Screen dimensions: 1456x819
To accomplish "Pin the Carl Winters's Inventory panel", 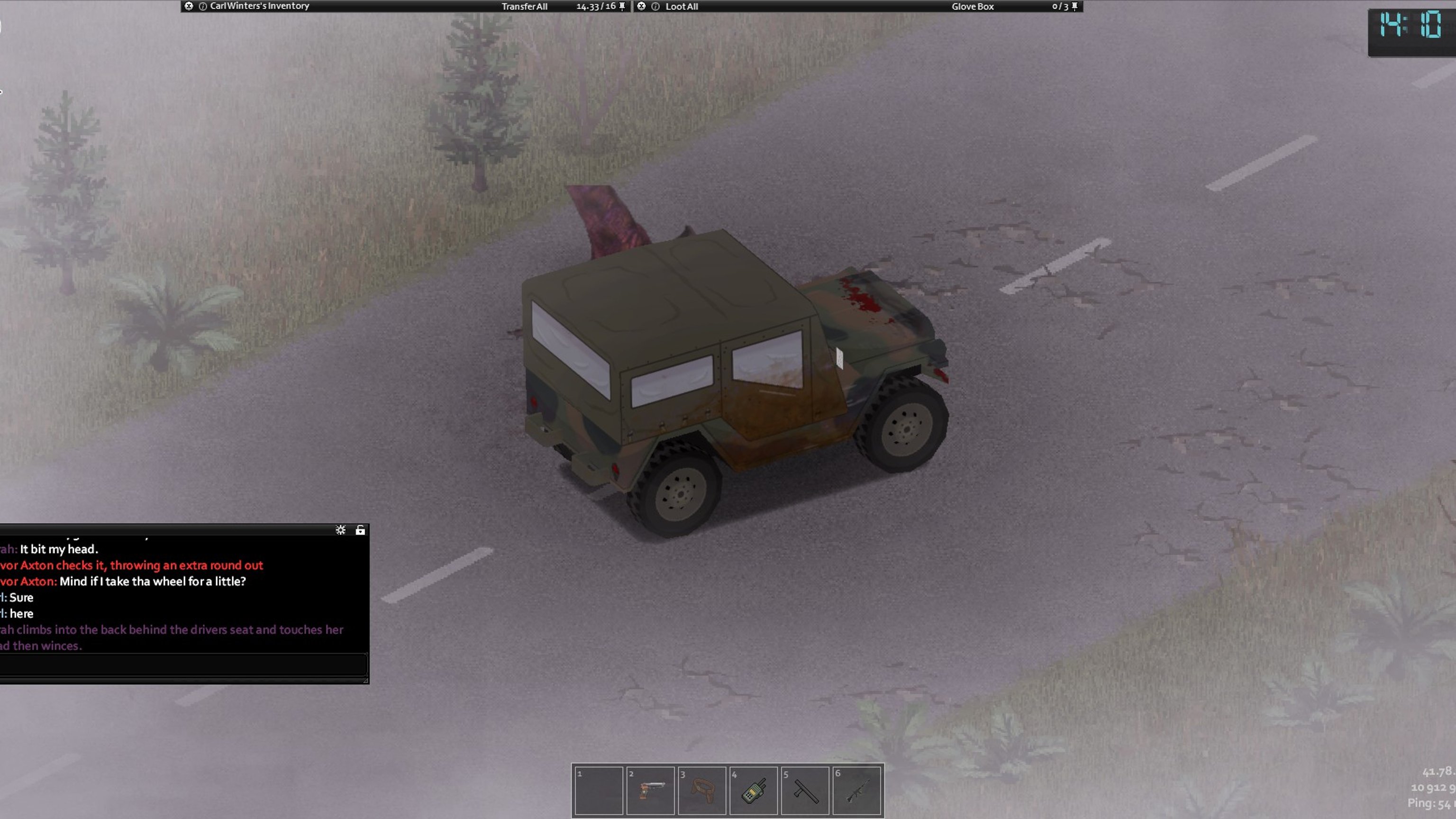I will 622,6.
